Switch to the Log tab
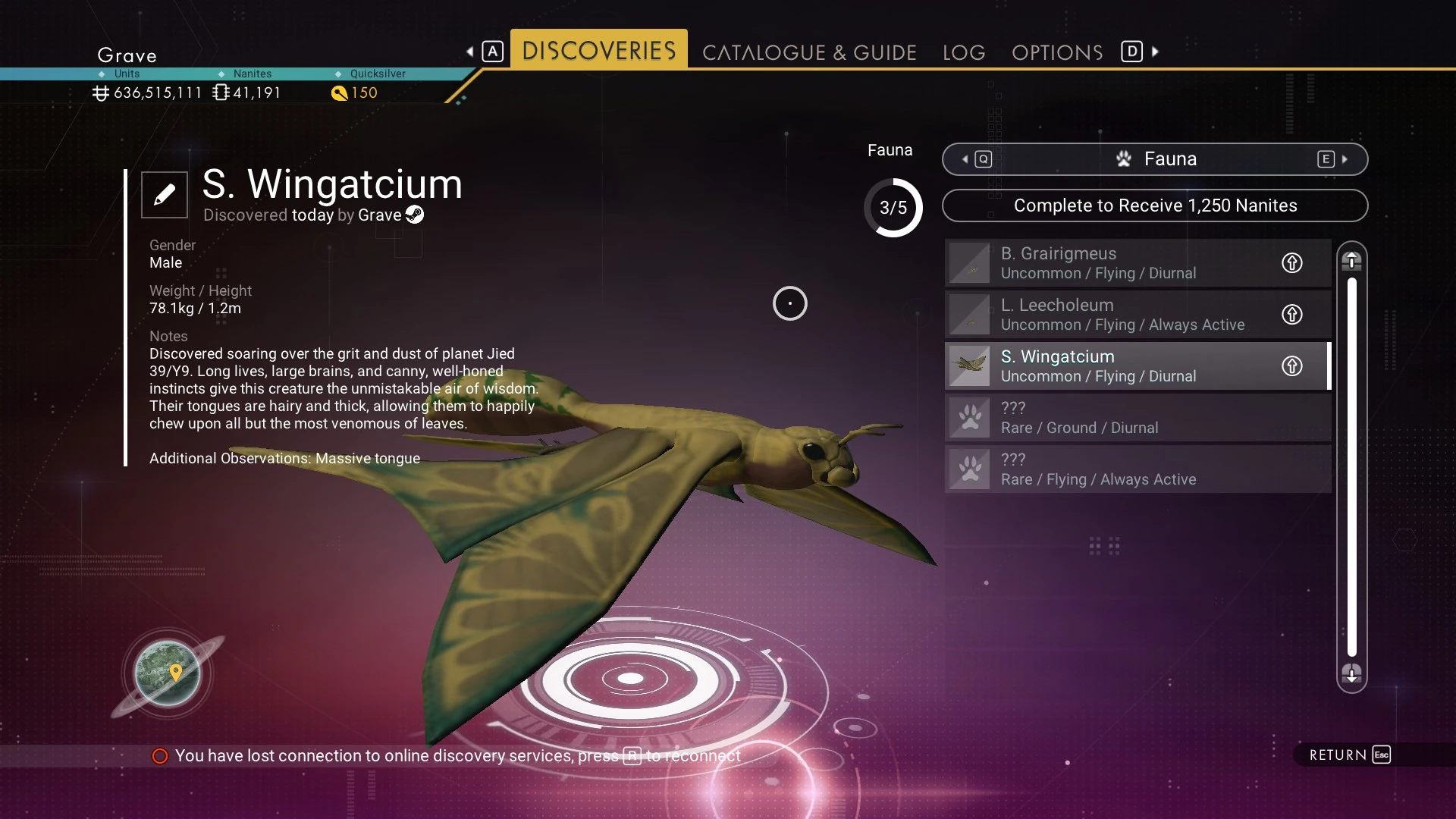Screen dimensions: 1456x819 pyautogui.click(x=964, y=52)
